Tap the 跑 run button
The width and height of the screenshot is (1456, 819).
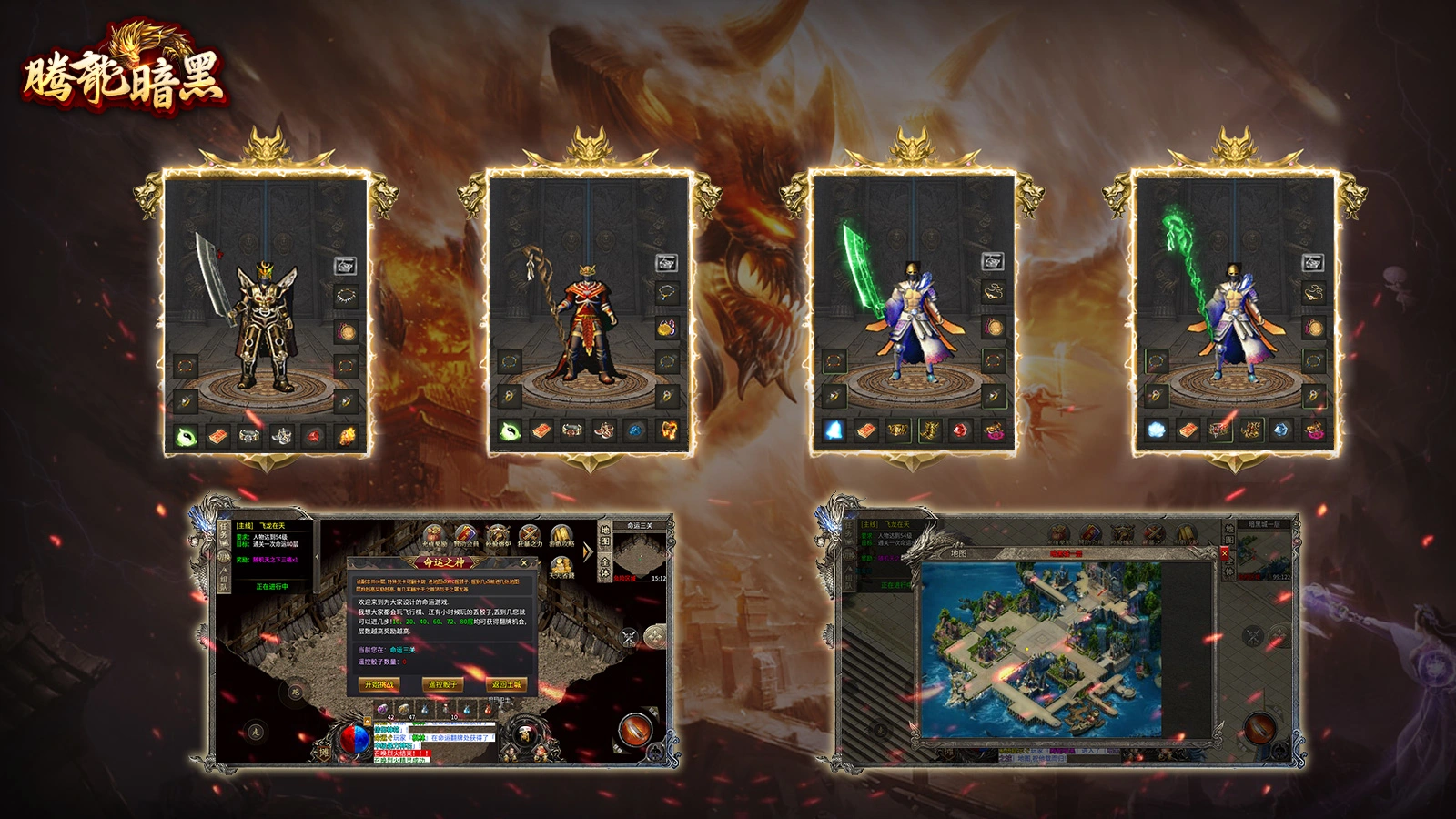coord(296,693)
